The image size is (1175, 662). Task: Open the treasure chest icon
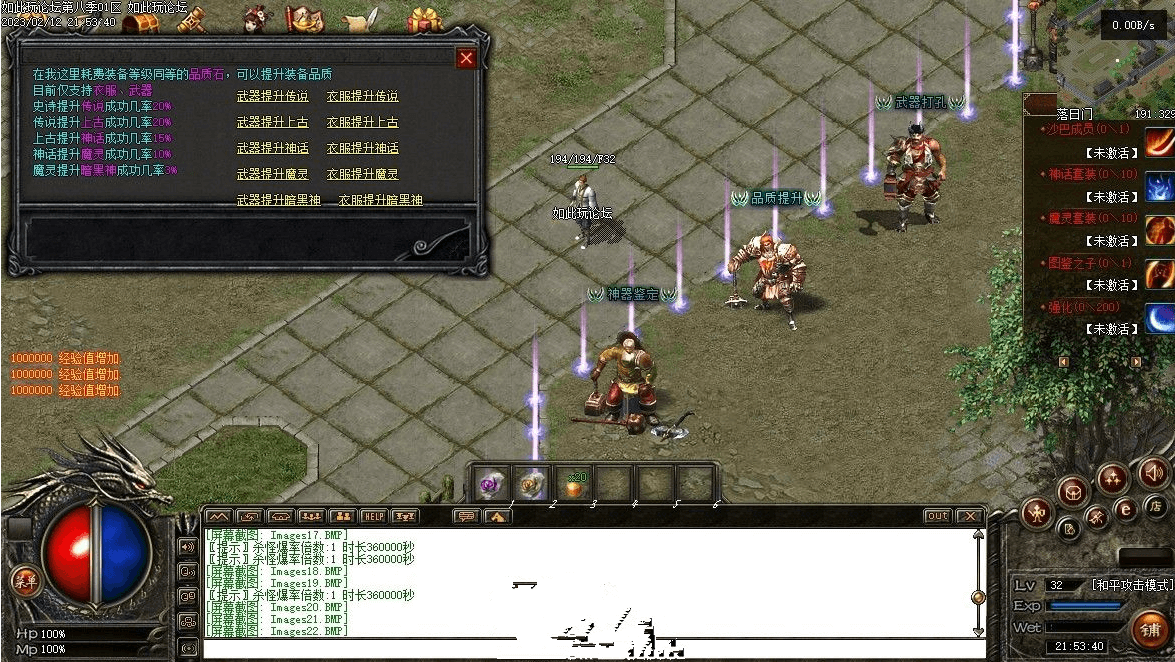click(142, 18)
